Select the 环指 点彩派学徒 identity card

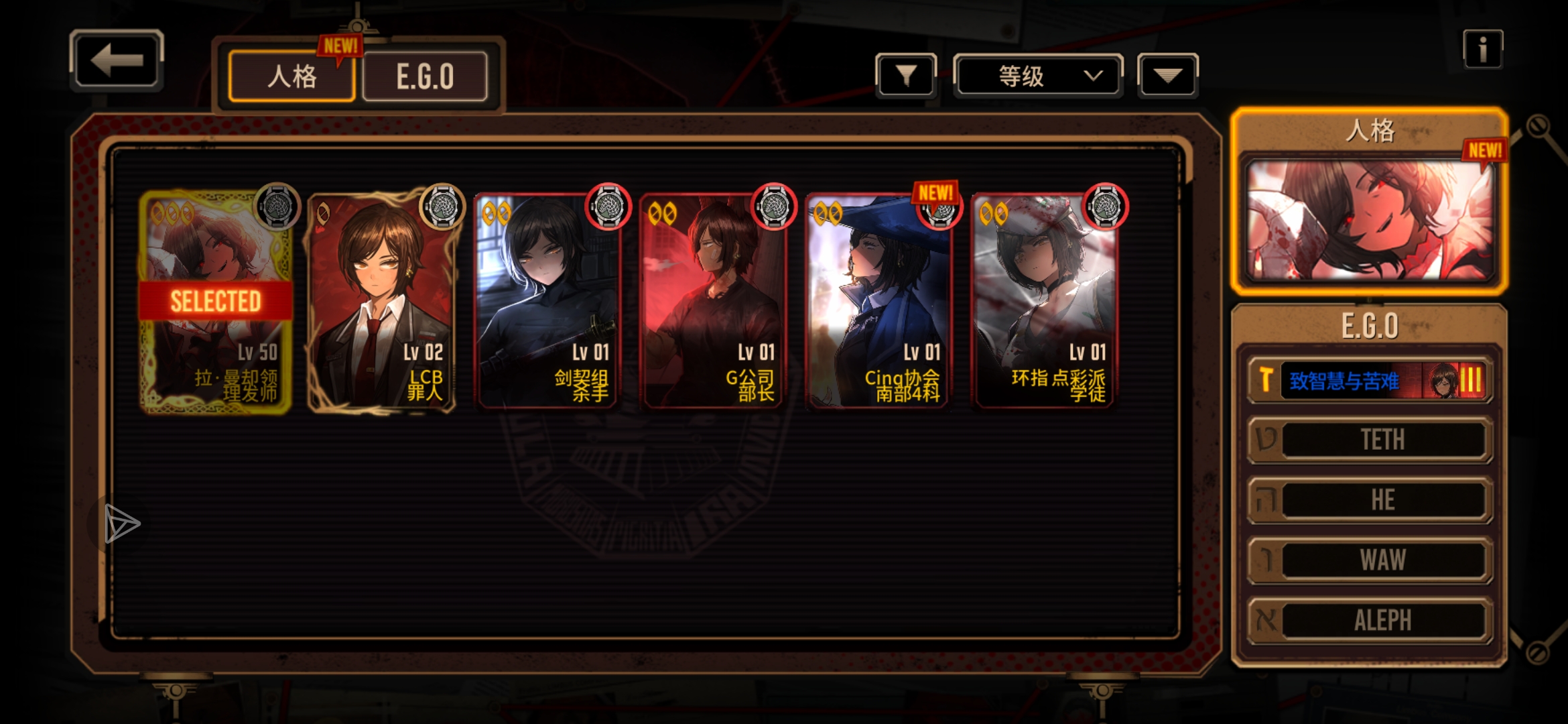(x=1043, y=302)
